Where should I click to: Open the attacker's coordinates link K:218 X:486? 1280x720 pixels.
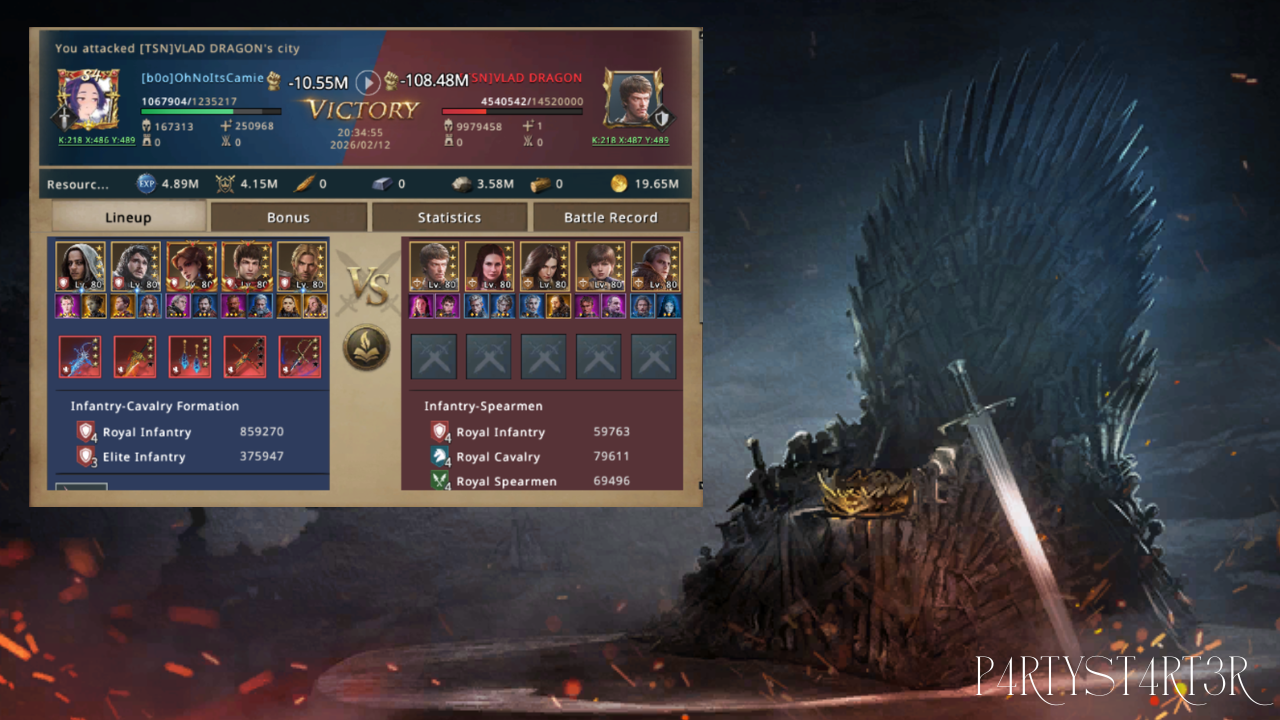(96, 140)
